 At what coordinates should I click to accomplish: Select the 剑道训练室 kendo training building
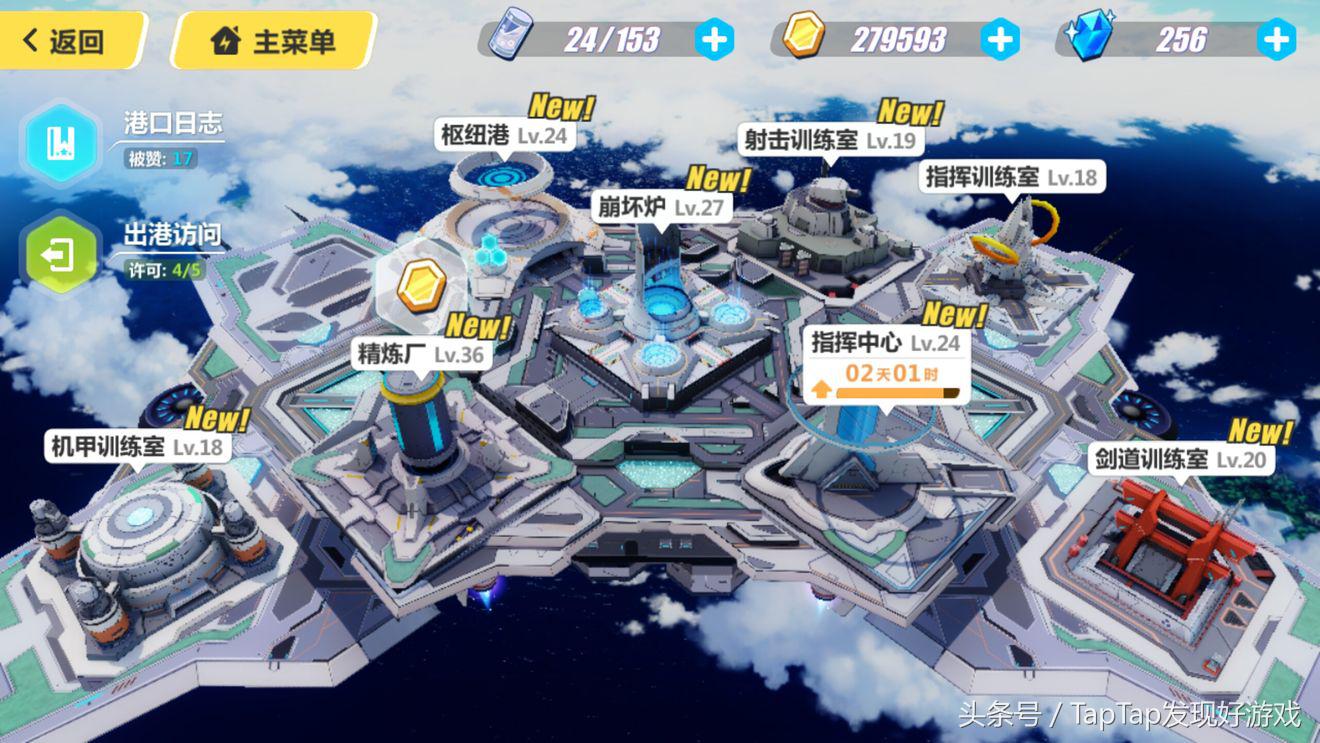[1180, 460]
